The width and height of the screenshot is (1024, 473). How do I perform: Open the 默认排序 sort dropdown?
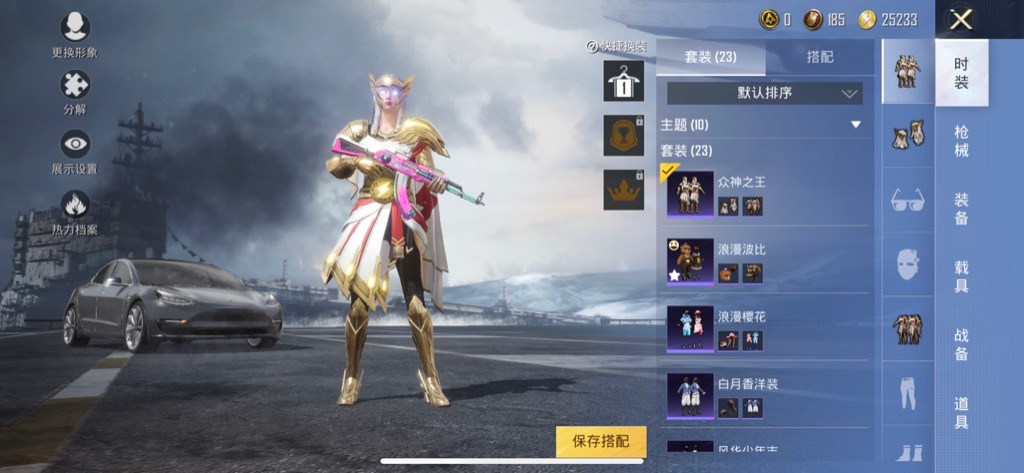(x=764, y=93)
